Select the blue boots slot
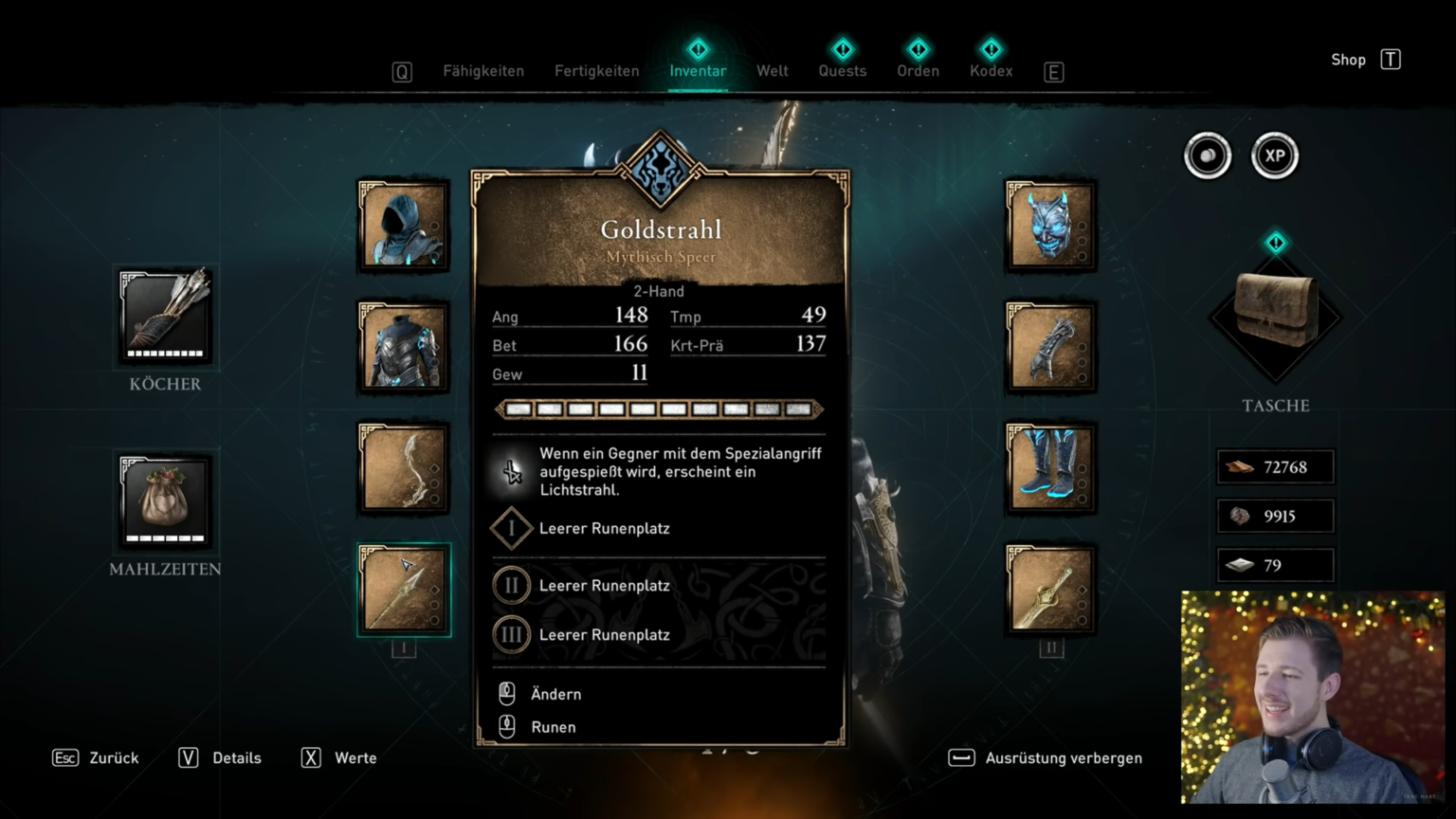The image size is (1456, 819). [x=1050, y=468]
